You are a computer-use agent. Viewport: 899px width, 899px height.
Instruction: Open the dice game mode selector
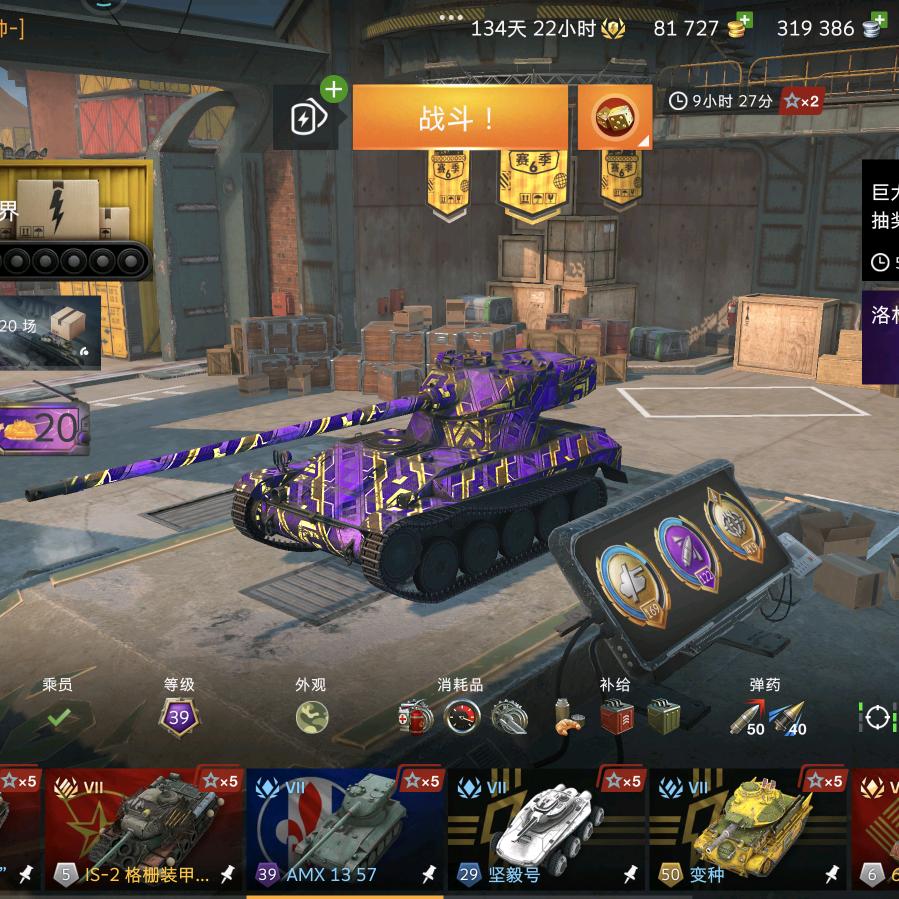click(x=614, y=119)
